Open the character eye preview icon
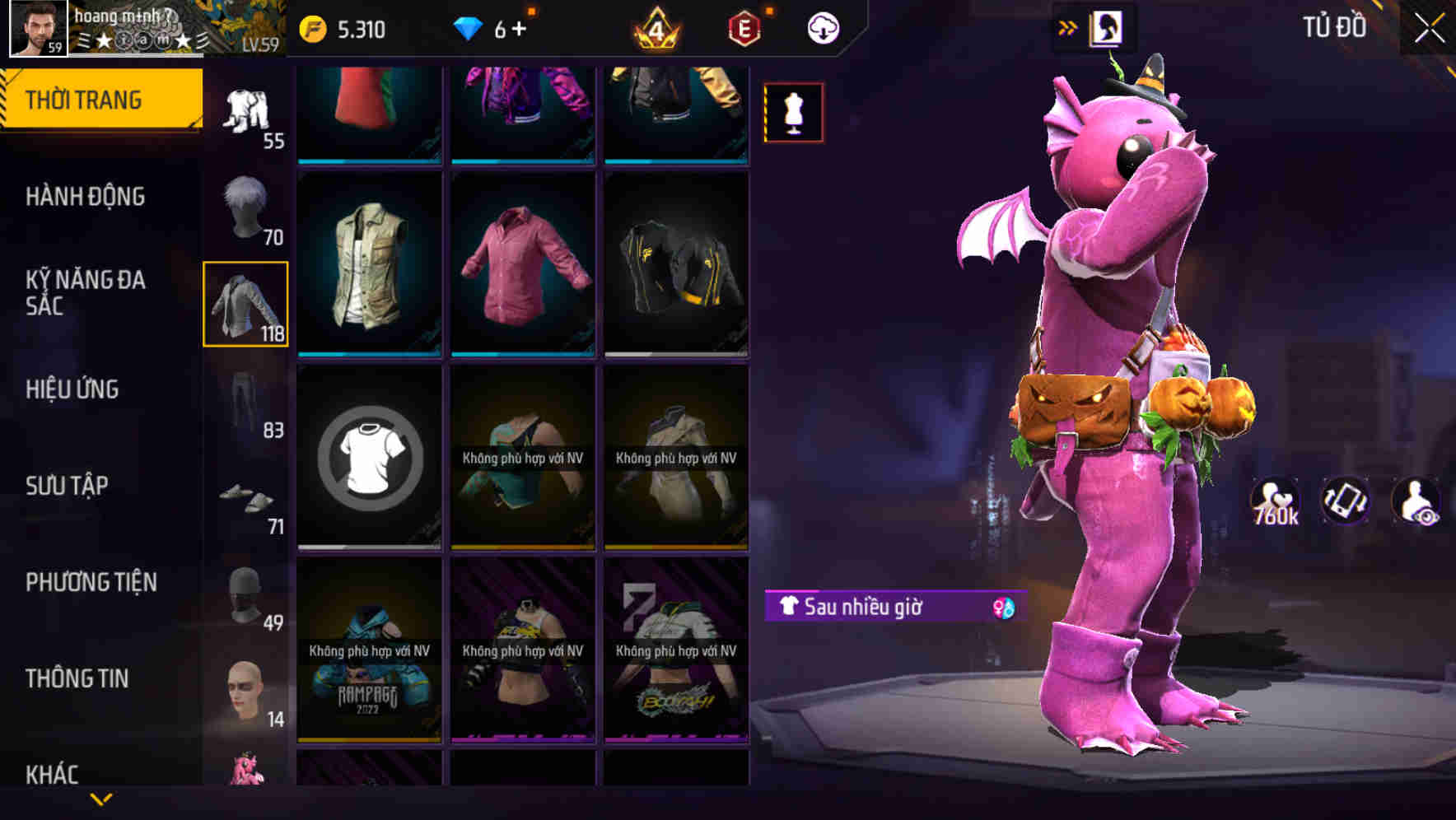1456x820 pixels. (x=1414, y=504)
